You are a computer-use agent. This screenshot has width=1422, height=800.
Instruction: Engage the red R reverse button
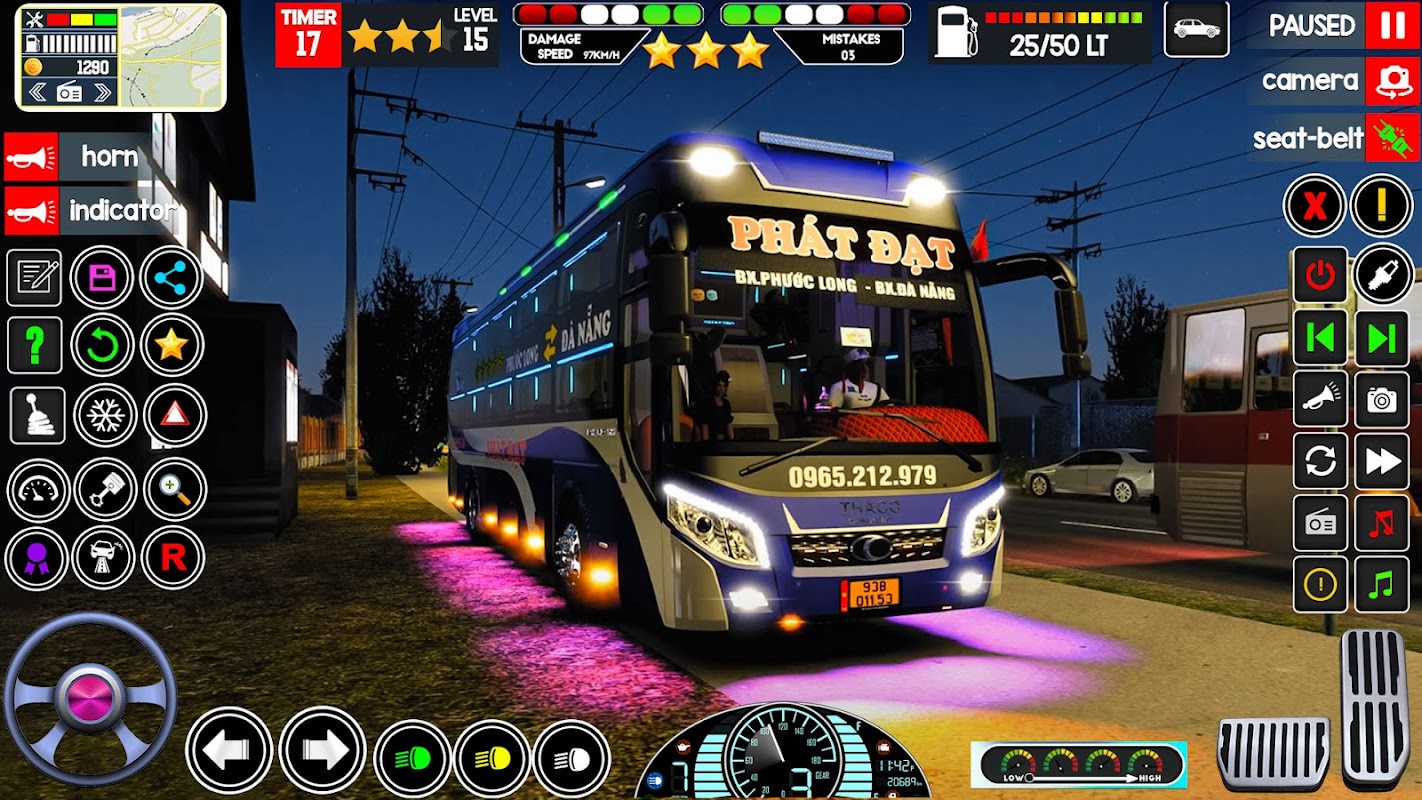click(173, 558)
